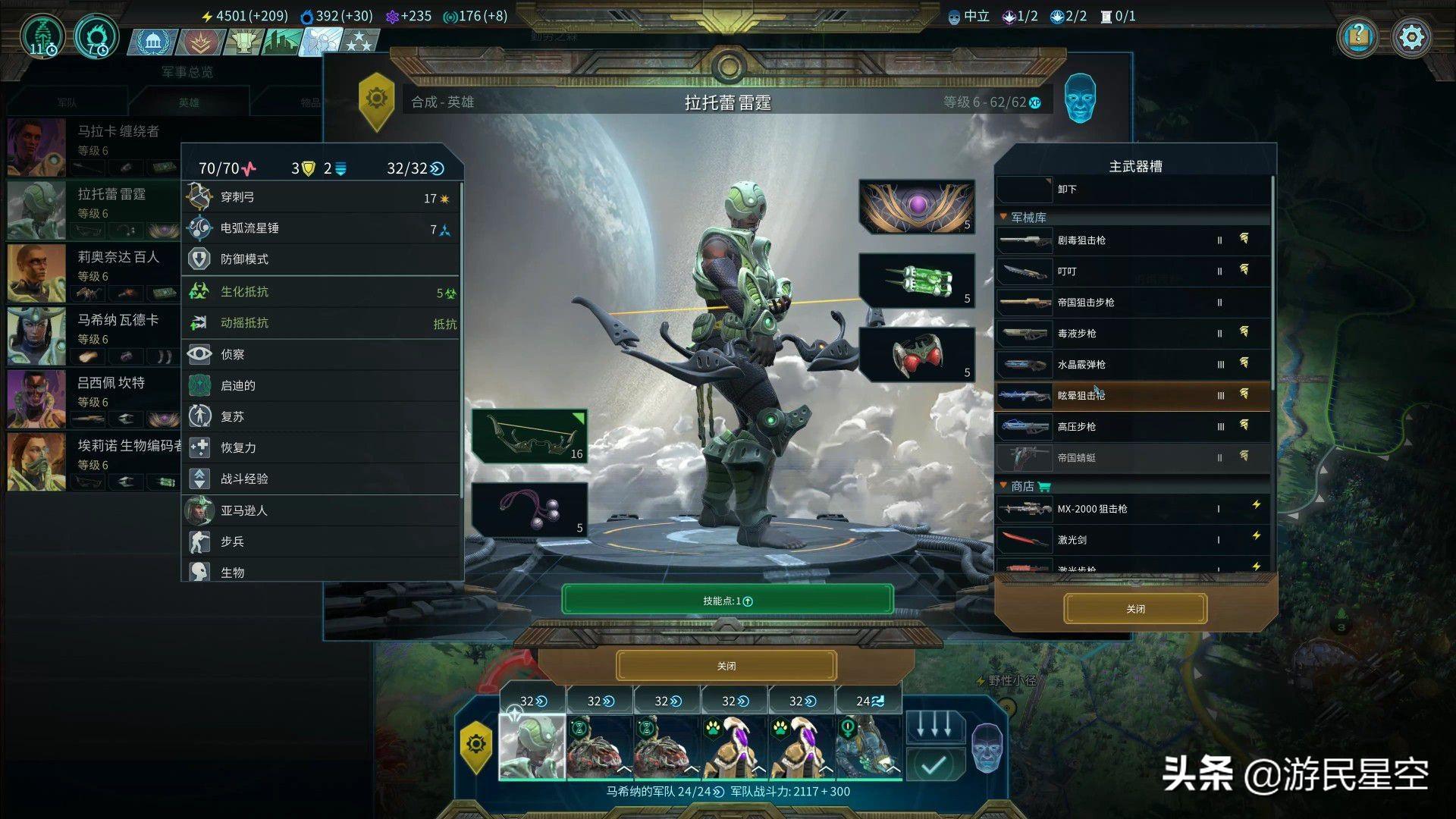Open the gear settings button
The width and height of the screenshot is (1456, 819).
(x=1411, y=36)
